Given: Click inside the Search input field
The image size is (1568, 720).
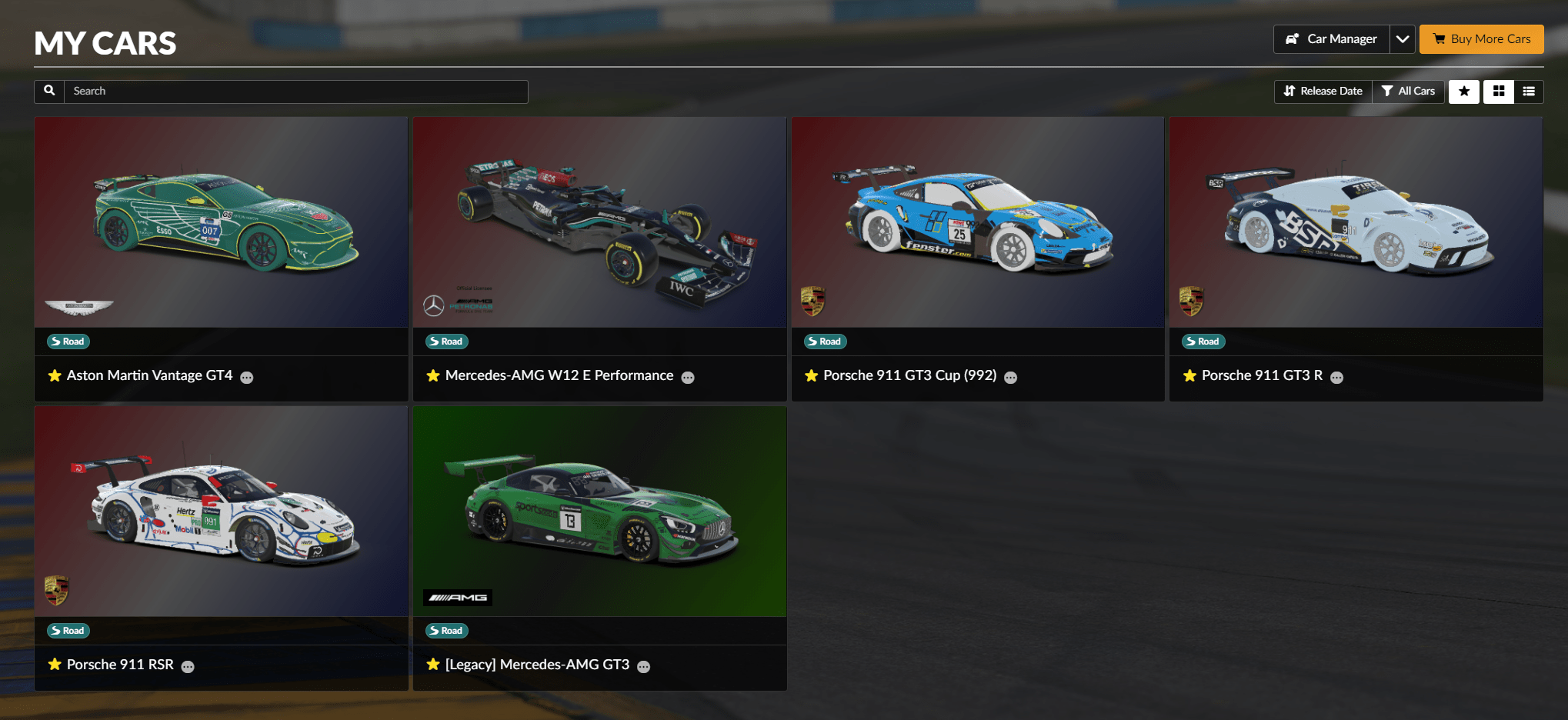Looking at the screenshot, I should pos(296,91).
